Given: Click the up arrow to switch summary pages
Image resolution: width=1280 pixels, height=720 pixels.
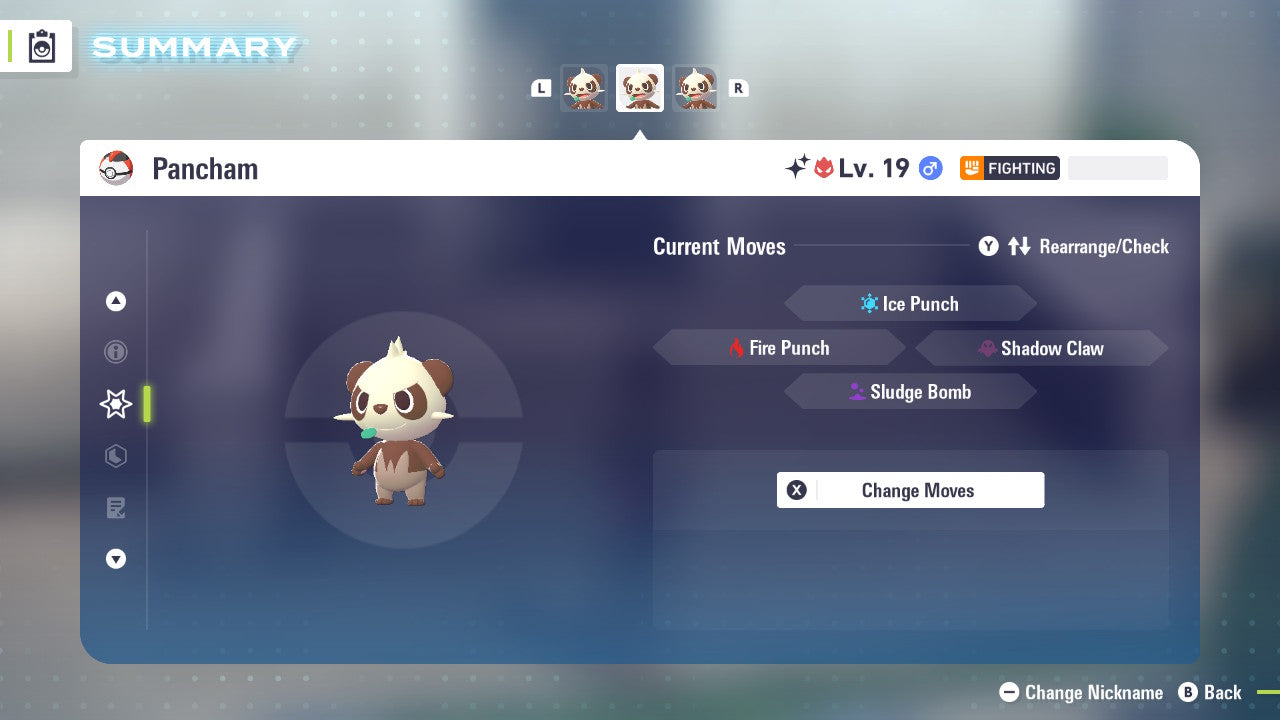Looking at the screenshot, I should [x=116, y=301].
